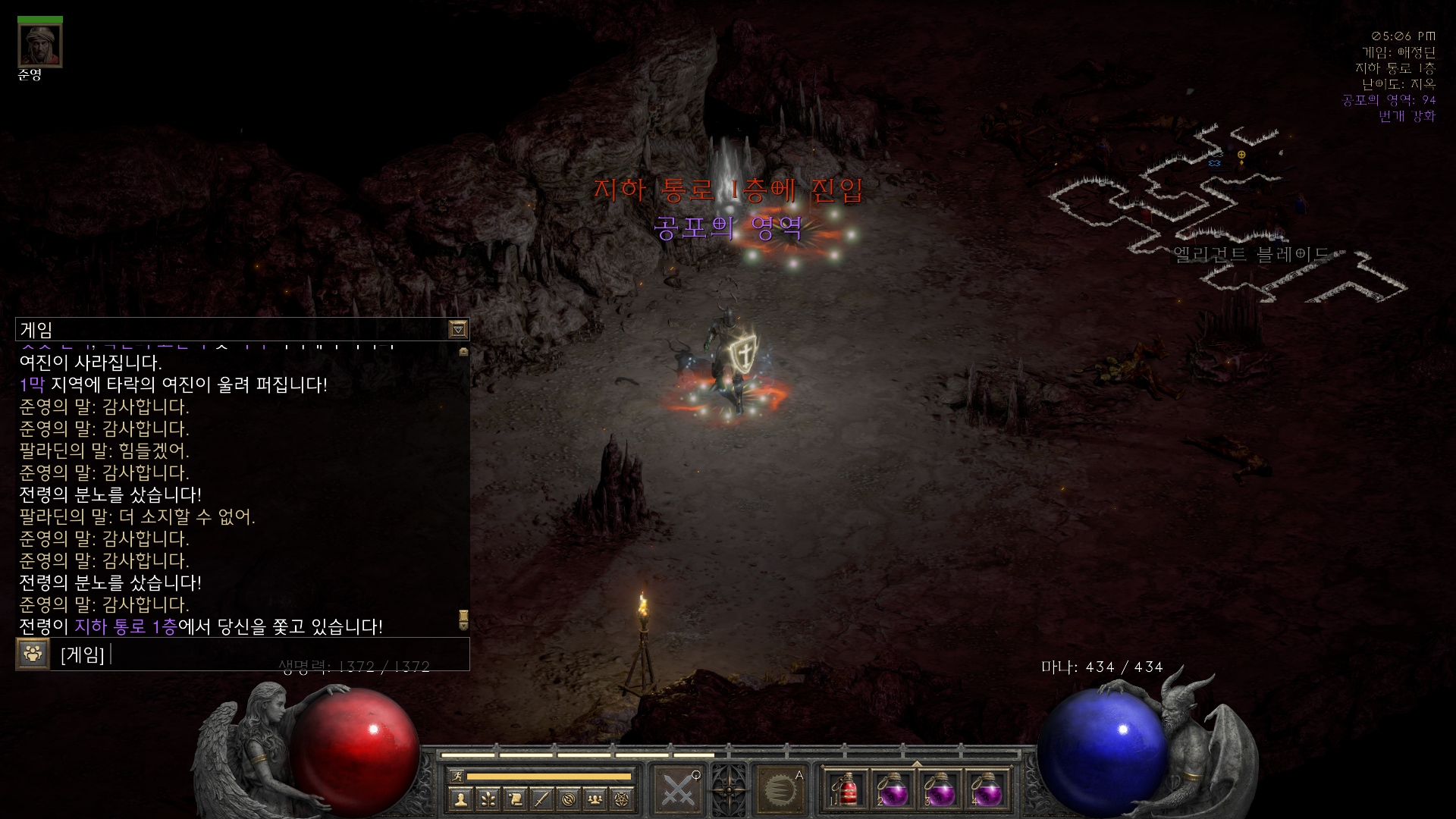The width and height of the screenshot is (1456, 819).
Task: Open the center cross mini-menu ornament
Action: [729, 789]
